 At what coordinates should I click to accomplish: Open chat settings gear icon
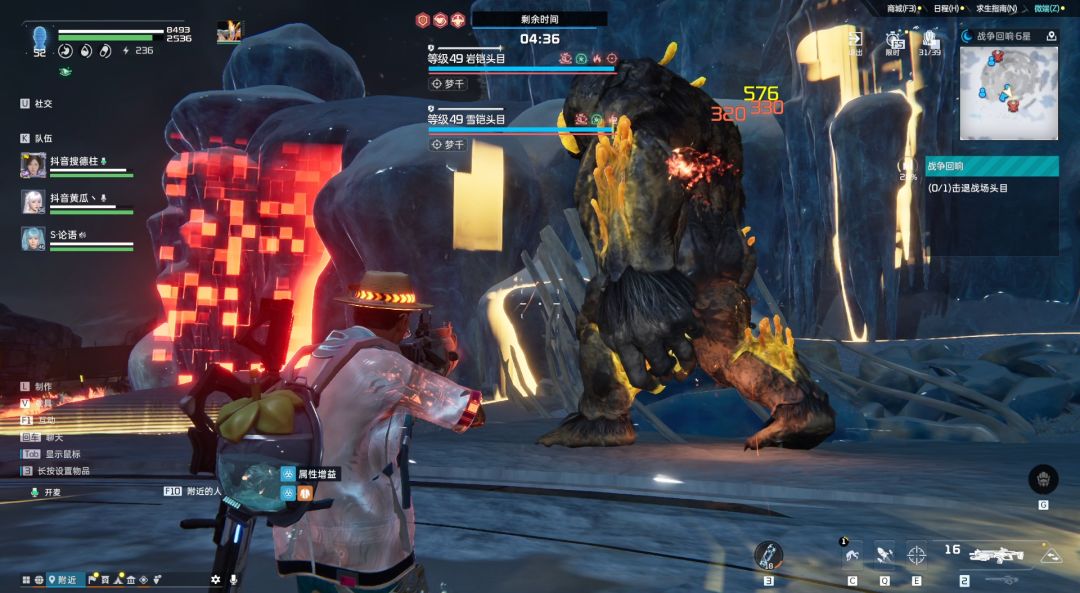[215, 579]
